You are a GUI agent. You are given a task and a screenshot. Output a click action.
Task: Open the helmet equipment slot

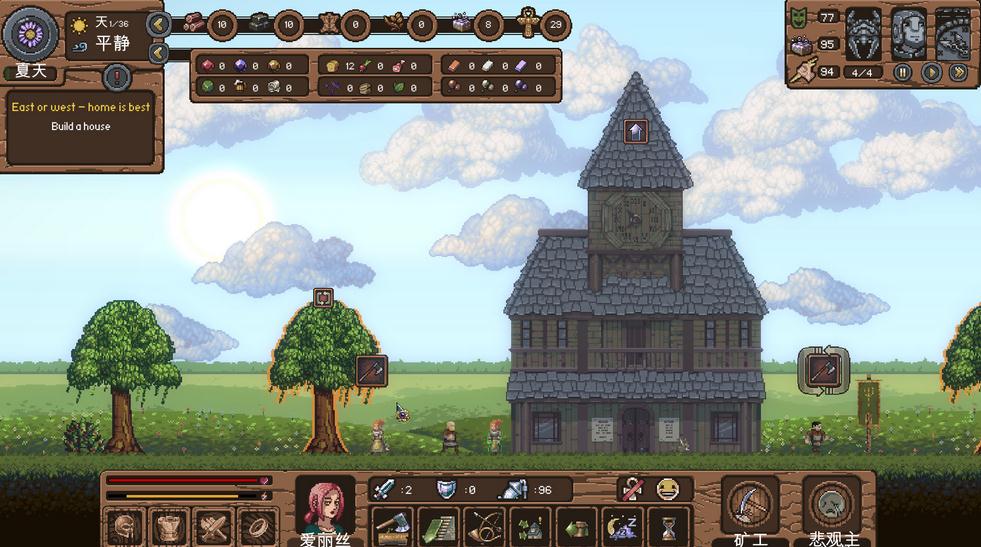point(125,527)
